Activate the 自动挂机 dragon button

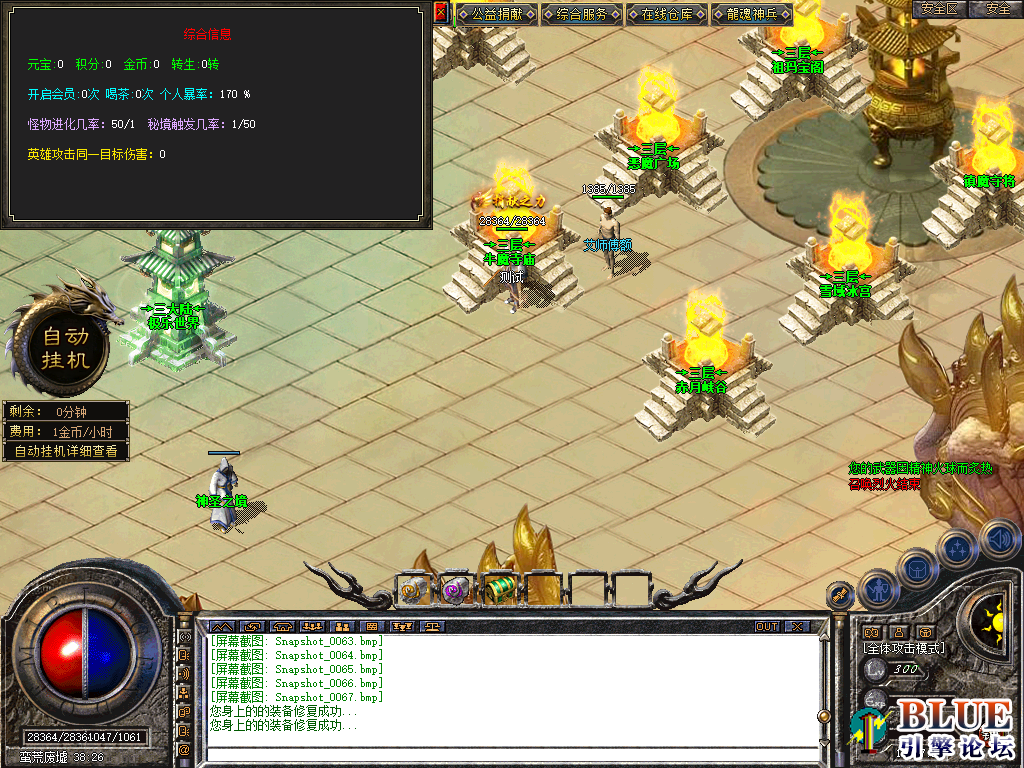66,347
